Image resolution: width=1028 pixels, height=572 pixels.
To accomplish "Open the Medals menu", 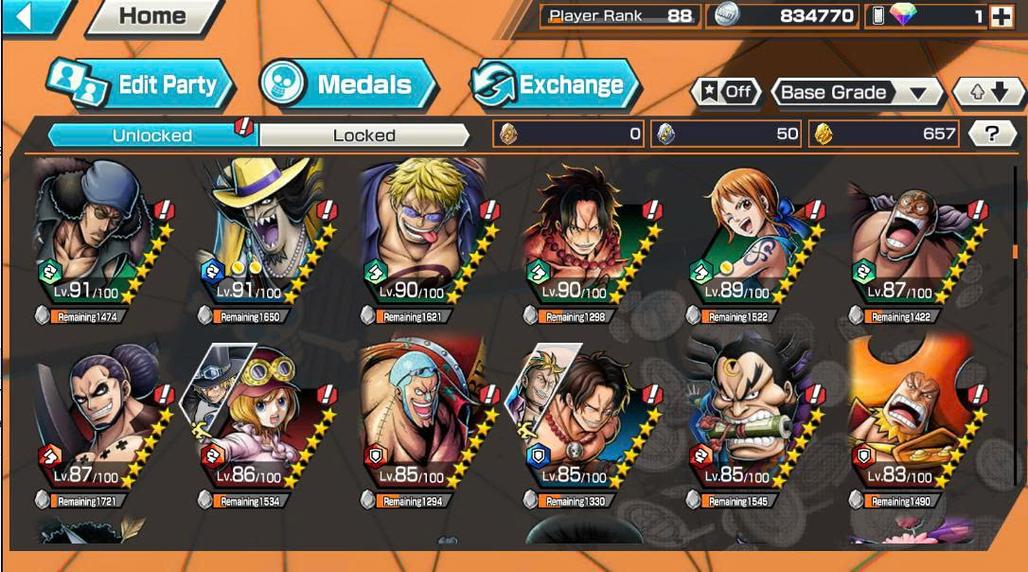I will click(x=349, y=85).
